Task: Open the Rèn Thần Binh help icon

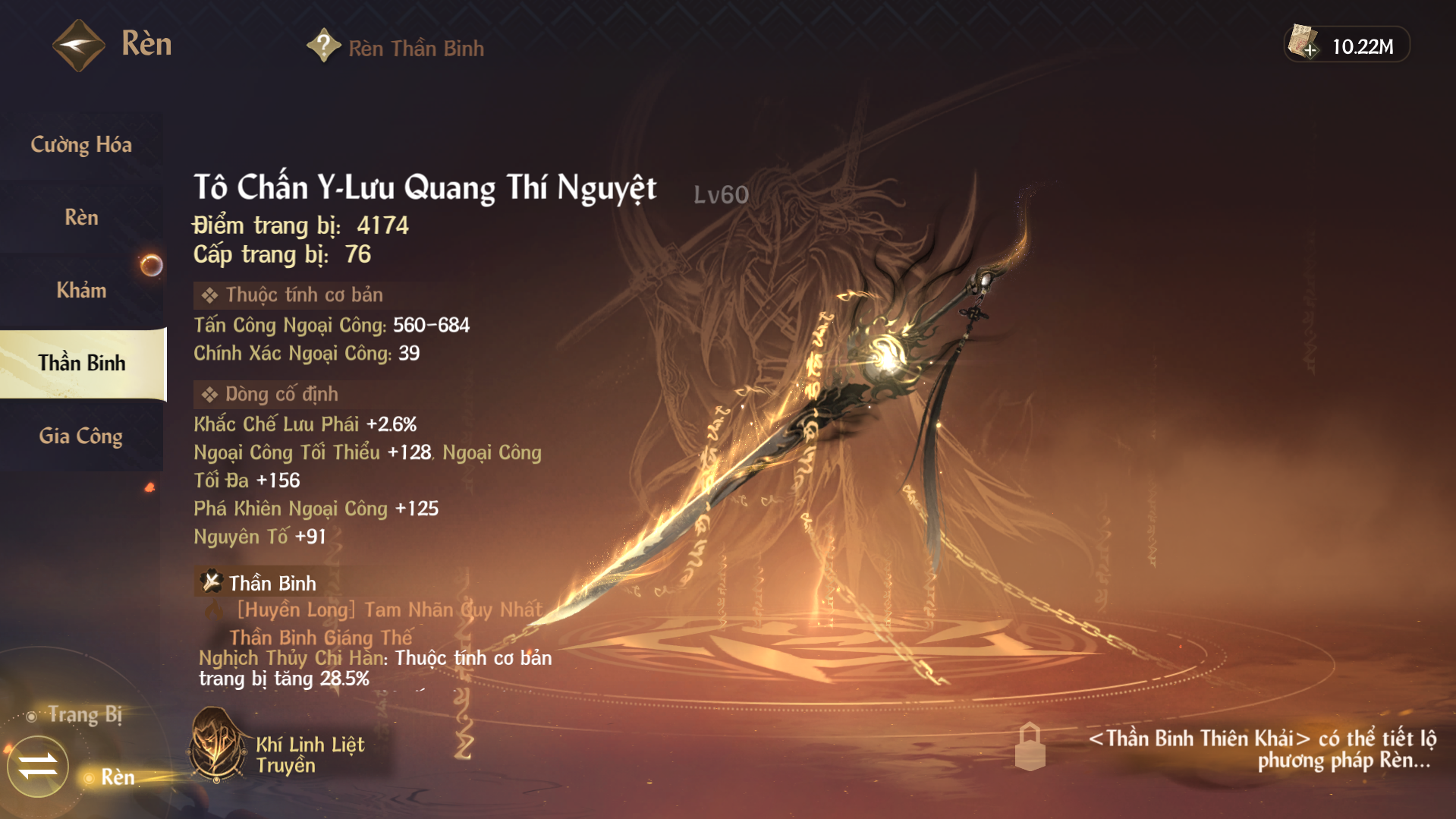Action: pyautogui.click(x=323, y=46)
